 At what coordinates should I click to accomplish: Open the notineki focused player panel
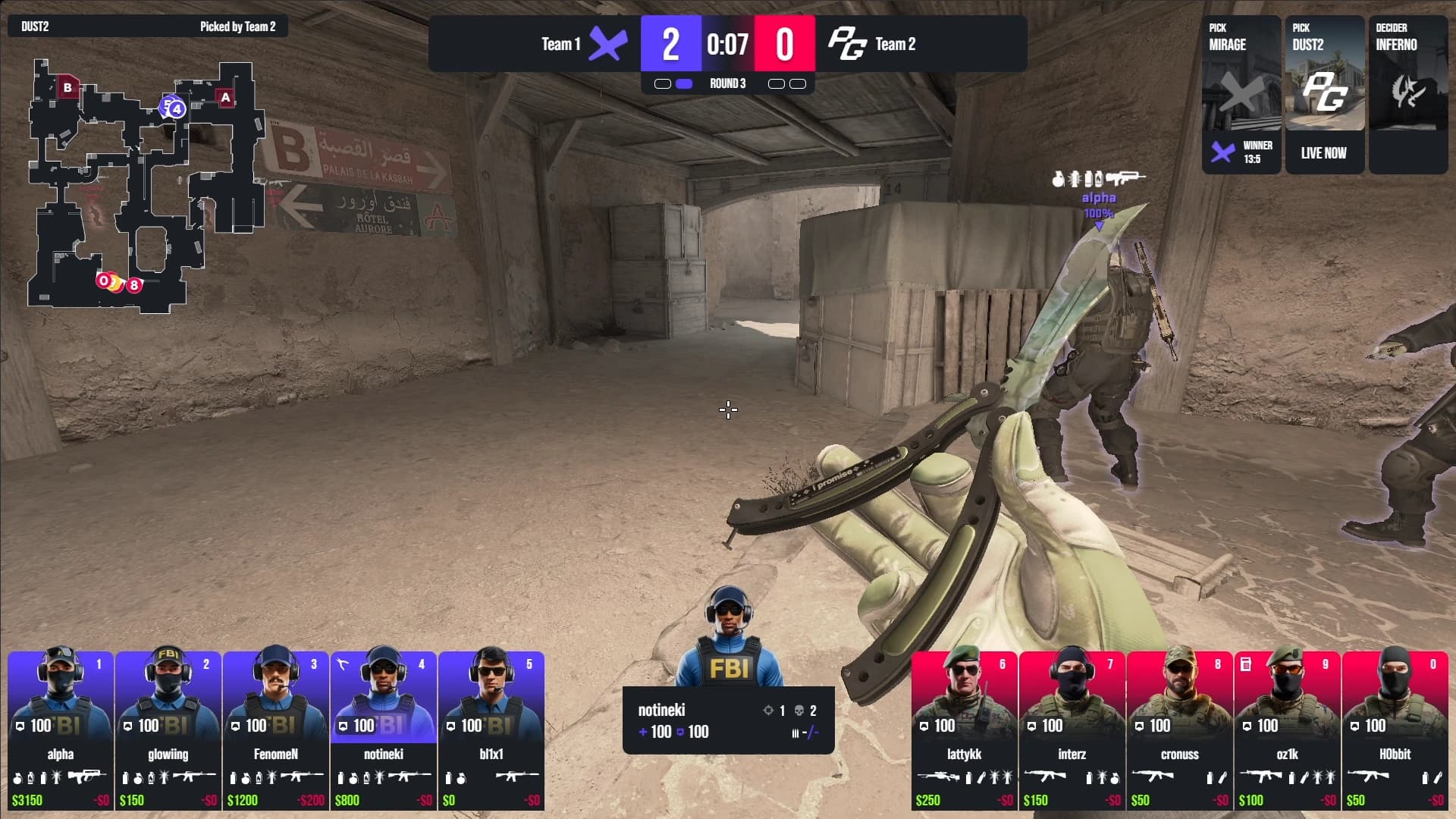click(x=728, y=720)
